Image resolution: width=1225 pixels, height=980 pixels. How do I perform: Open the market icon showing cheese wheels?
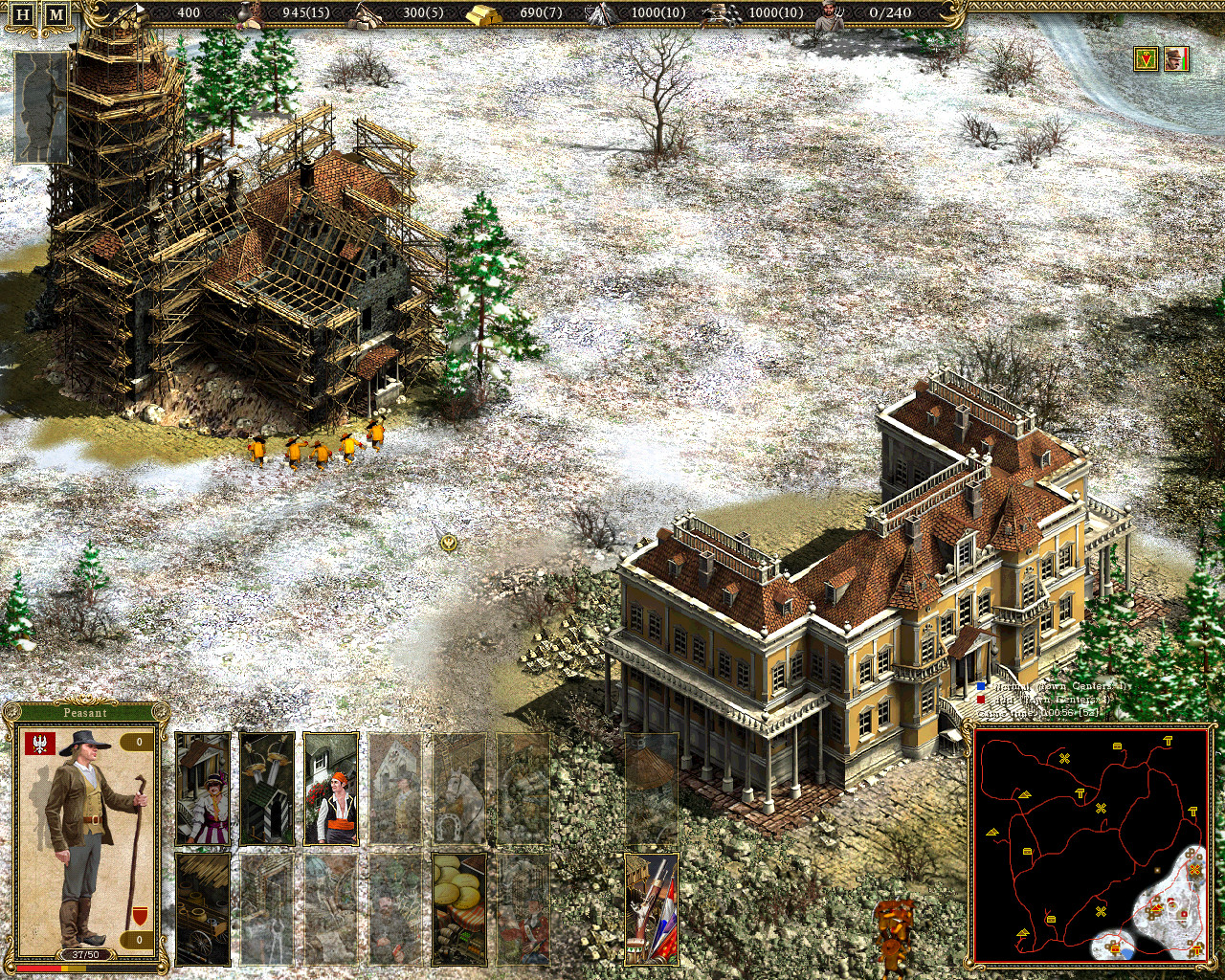[x=458, y=909]
